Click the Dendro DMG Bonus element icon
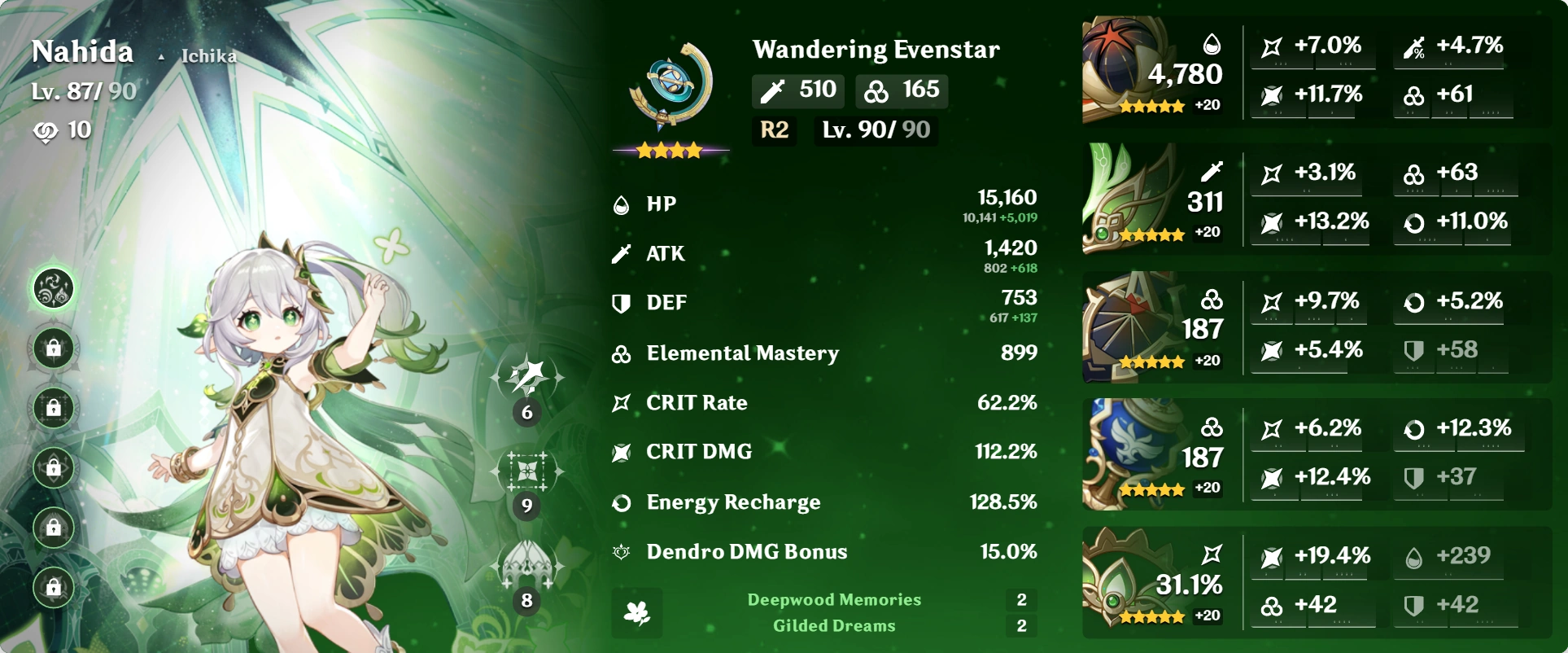The height and width of the screenshot is (653, 1568). tap(622, 551)
